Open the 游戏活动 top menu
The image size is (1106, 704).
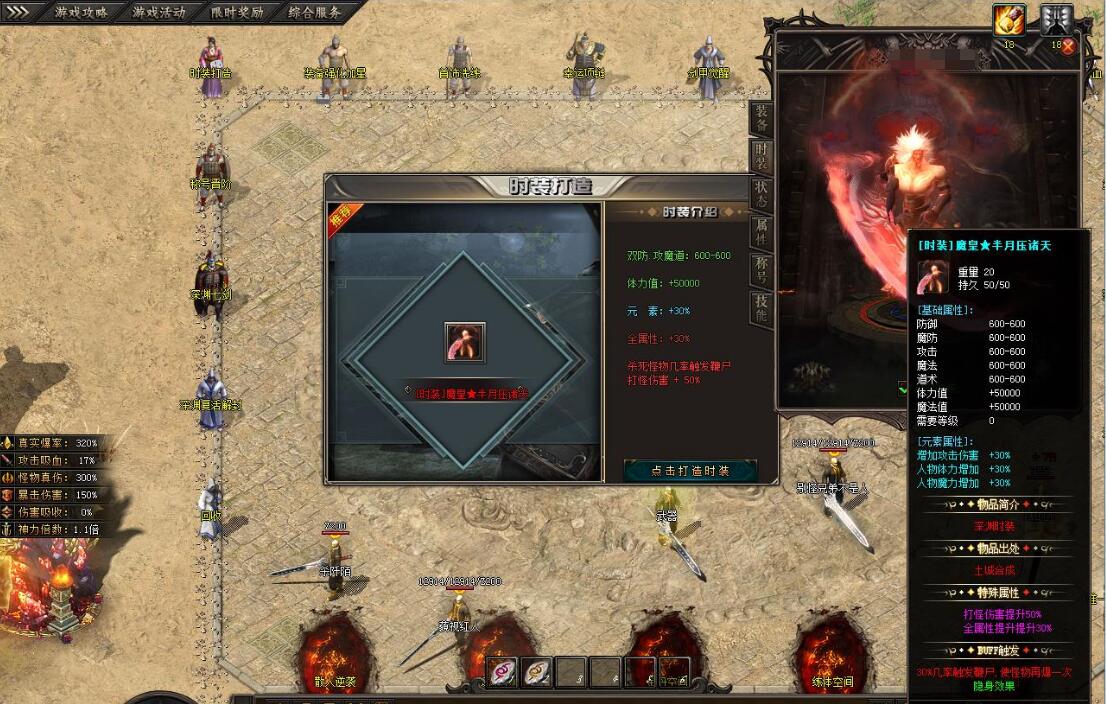coord(160,13)
